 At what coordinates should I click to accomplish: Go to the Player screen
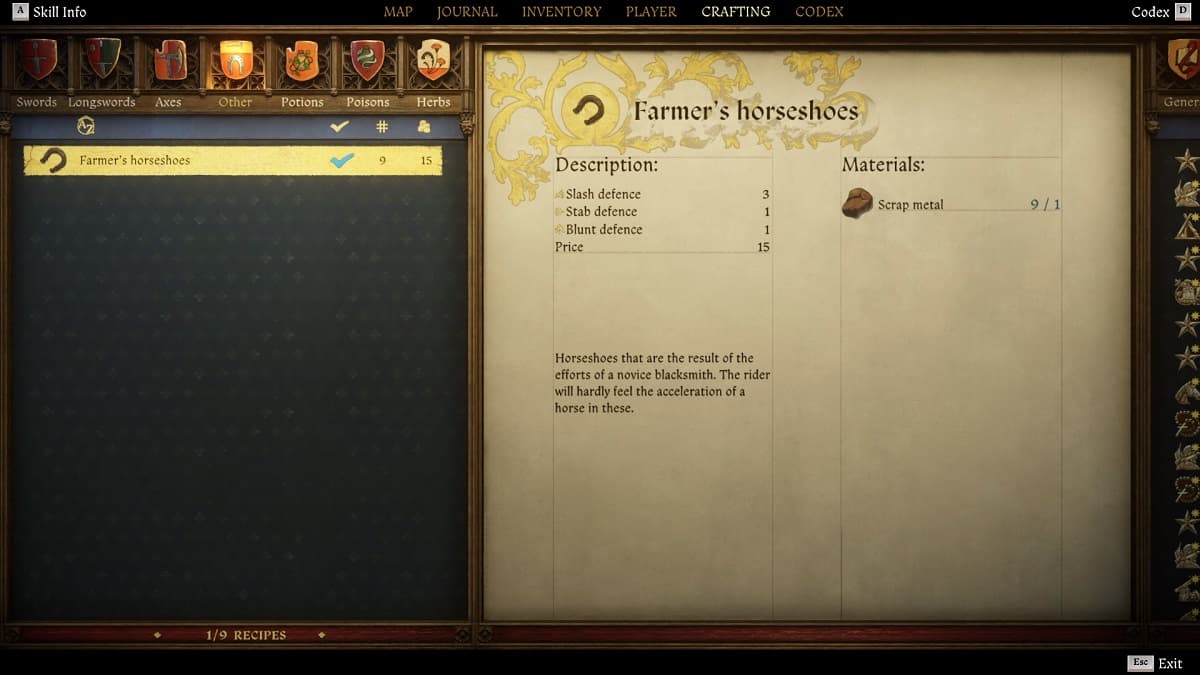point(651,12)
